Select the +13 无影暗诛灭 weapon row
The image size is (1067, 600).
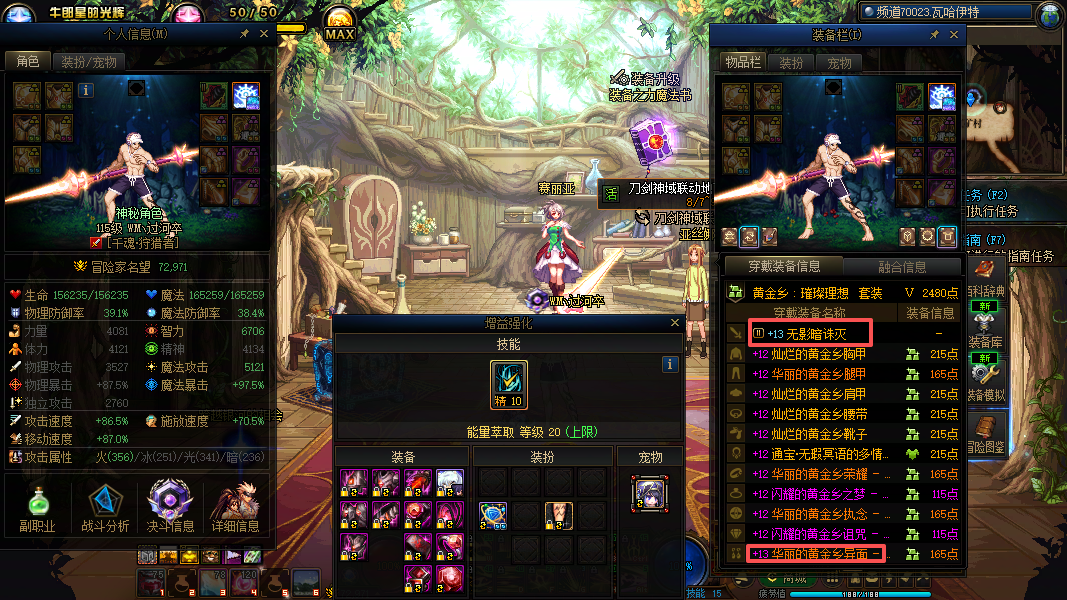(808, 332)
